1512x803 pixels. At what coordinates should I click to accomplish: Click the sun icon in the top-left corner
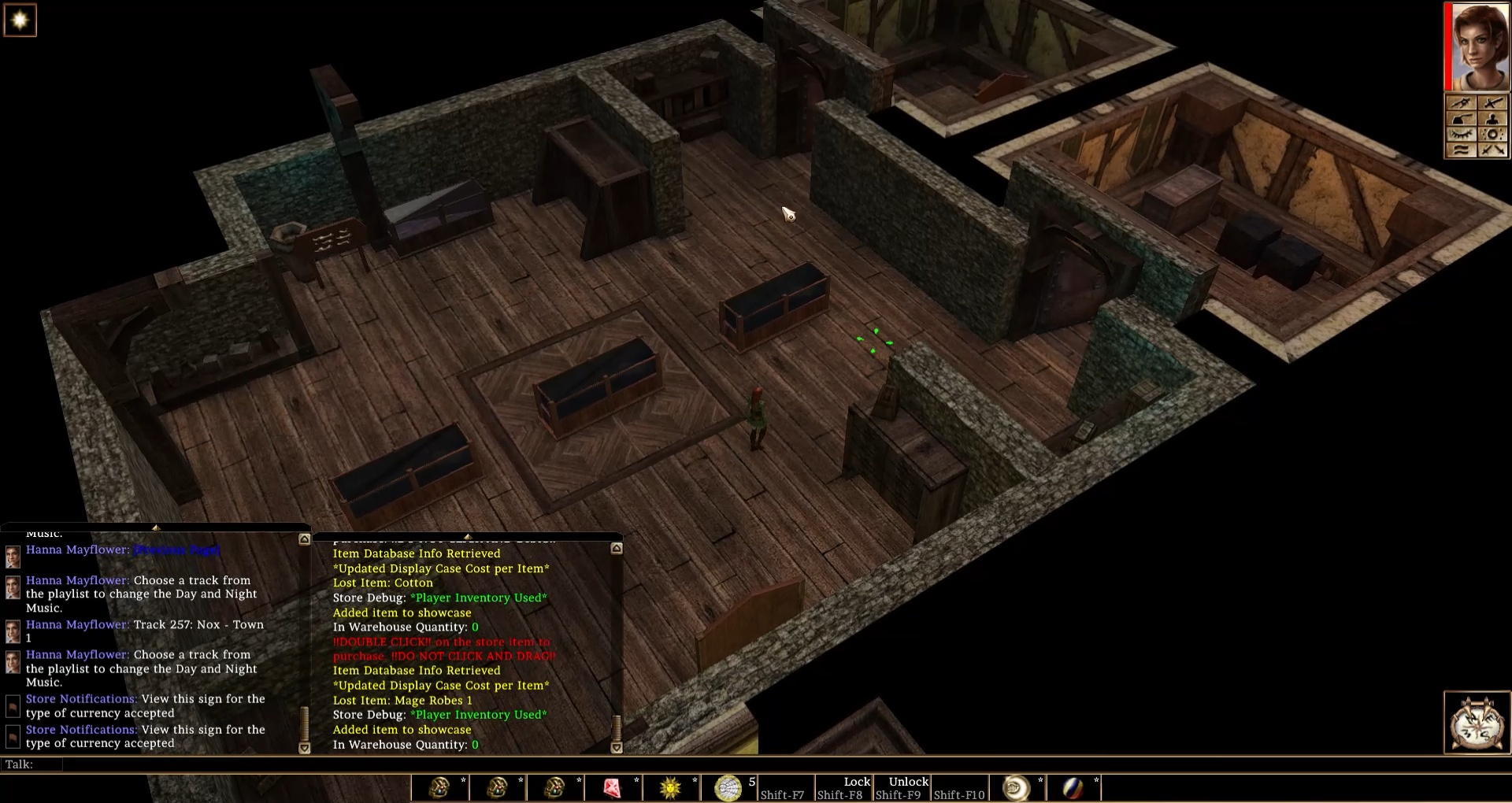(20, 20)
